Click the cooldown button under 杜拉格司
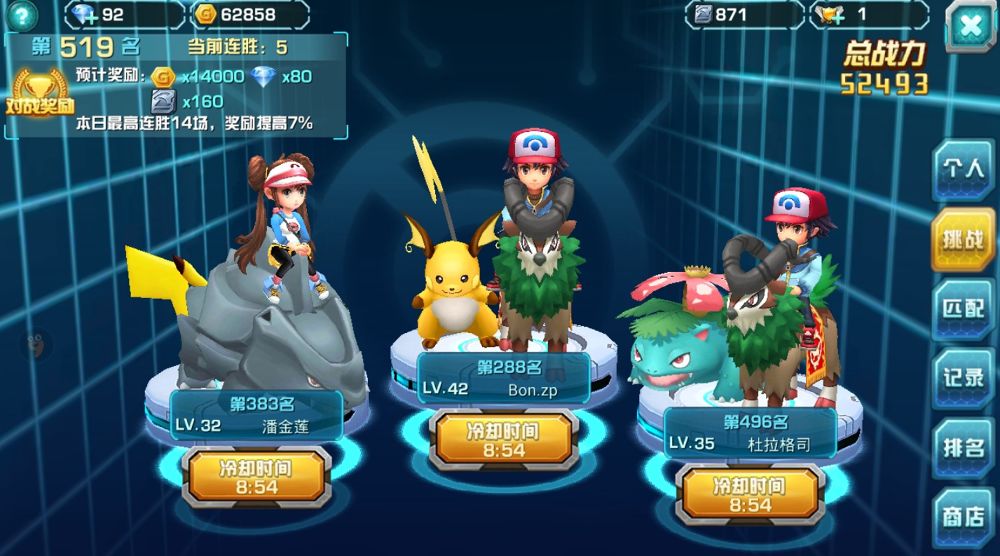 pos(750,495)
